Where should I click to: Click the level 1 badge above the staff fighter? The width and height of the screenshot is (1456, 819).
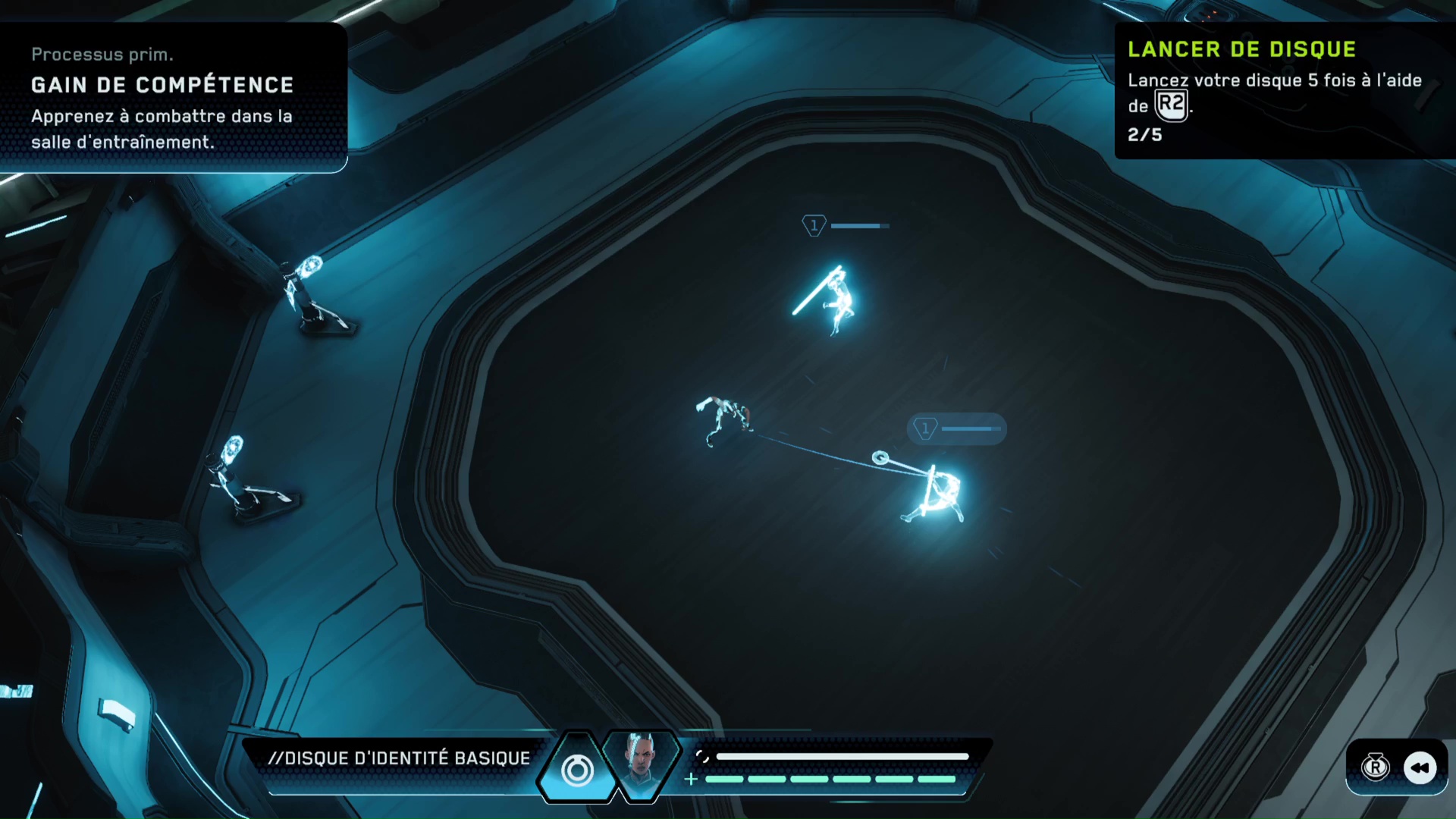pos(813,224)
